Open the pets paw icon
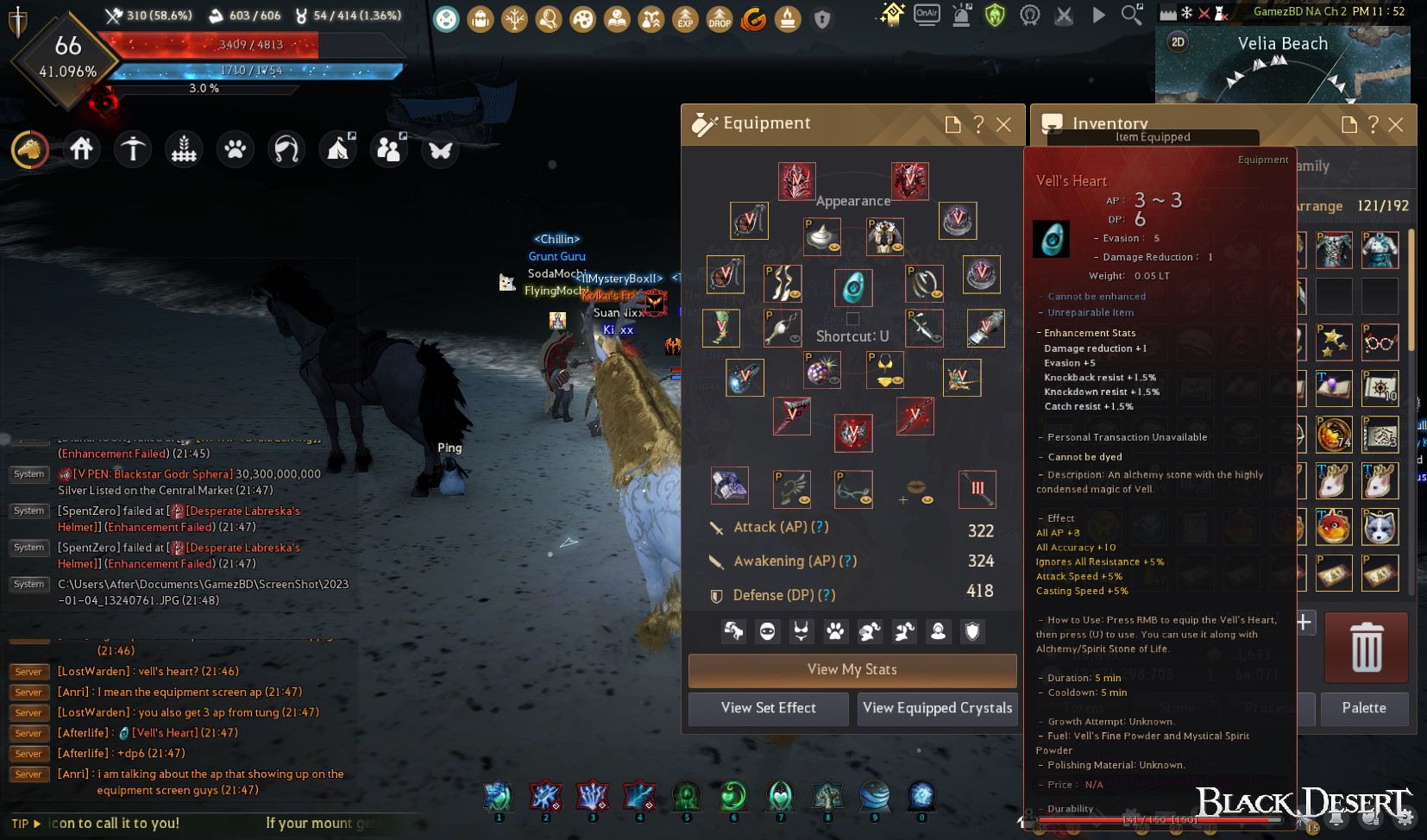 click(x=235, y=150)
